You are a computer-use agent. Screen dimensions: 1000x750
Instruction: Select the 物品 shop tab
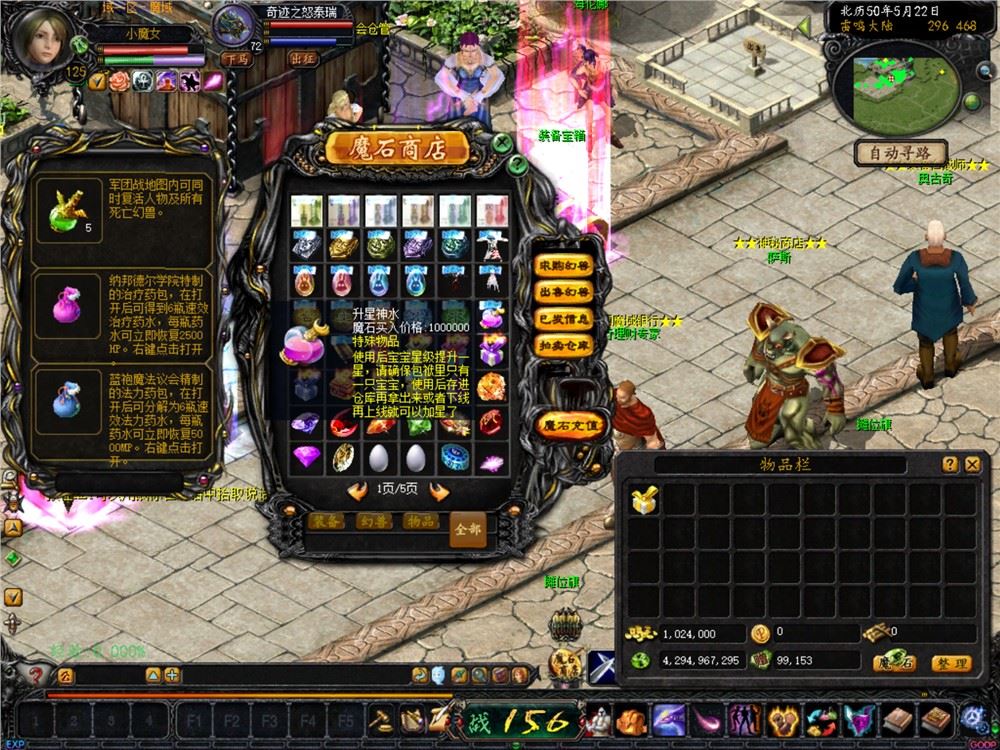point(420,522)
